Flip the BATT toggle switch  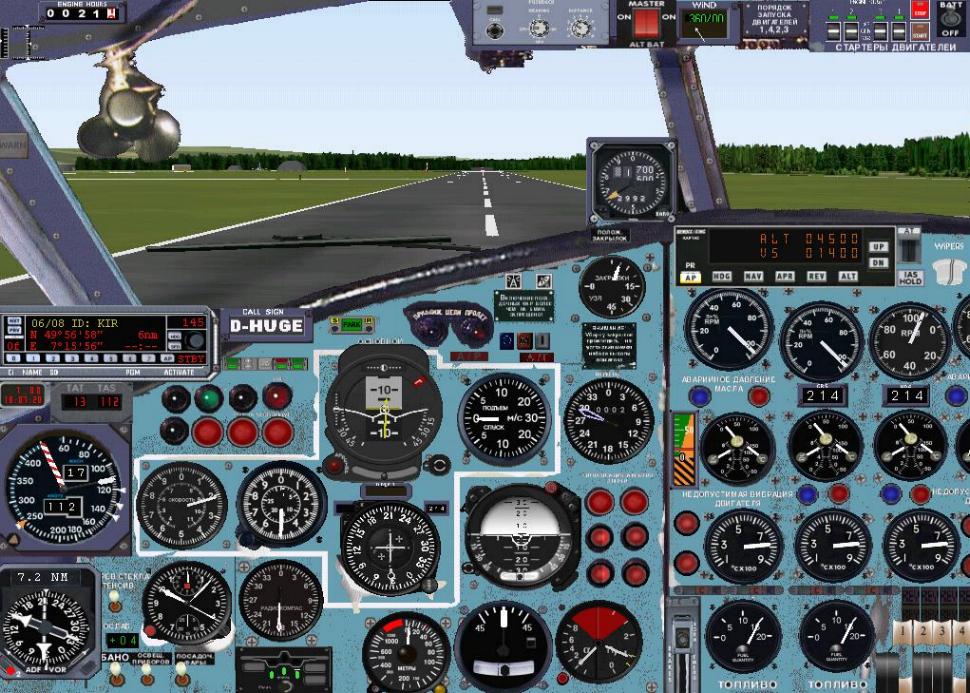point(950,19)
